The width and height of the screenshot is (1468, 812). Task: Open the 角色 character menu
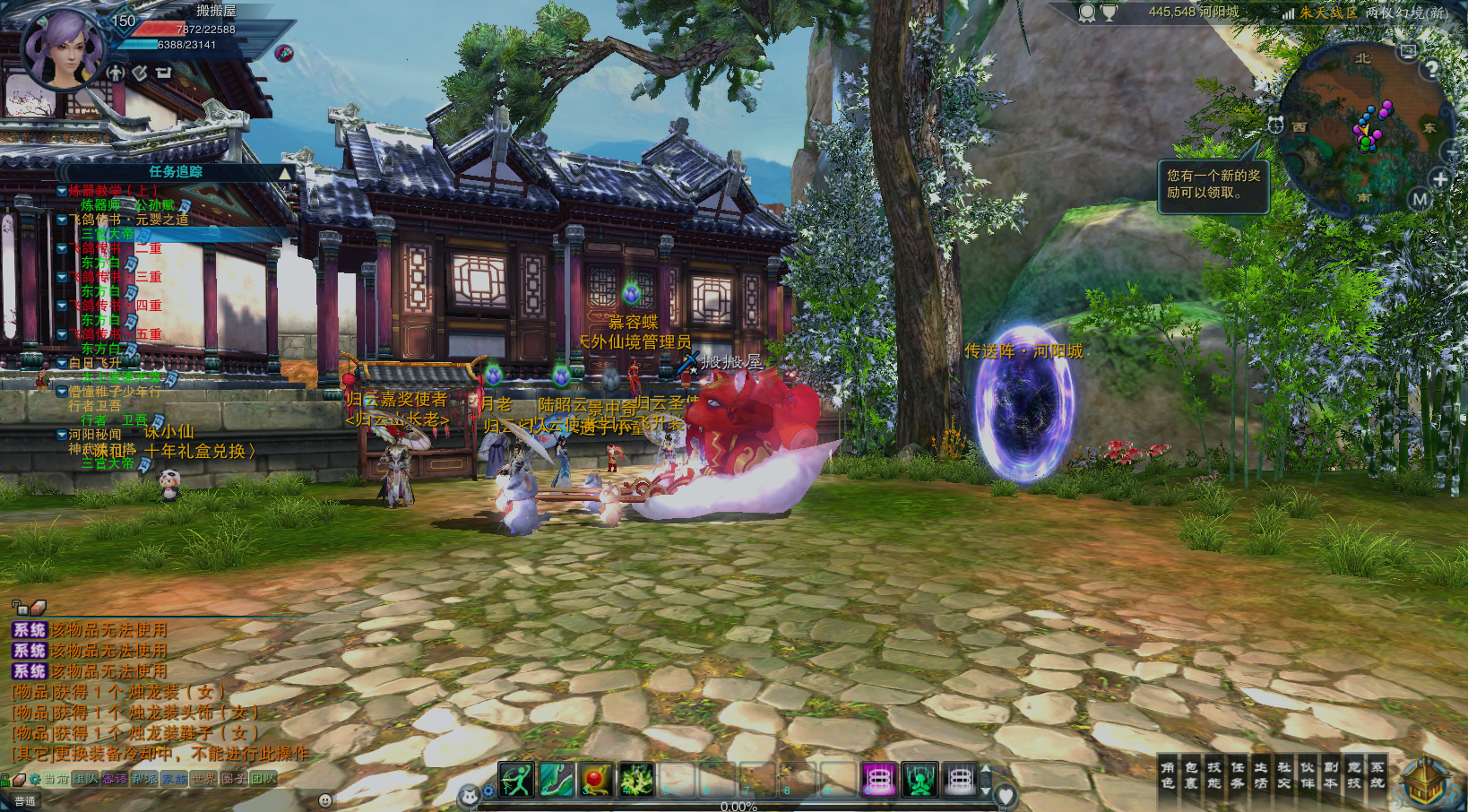click(x=1167, y=775)
